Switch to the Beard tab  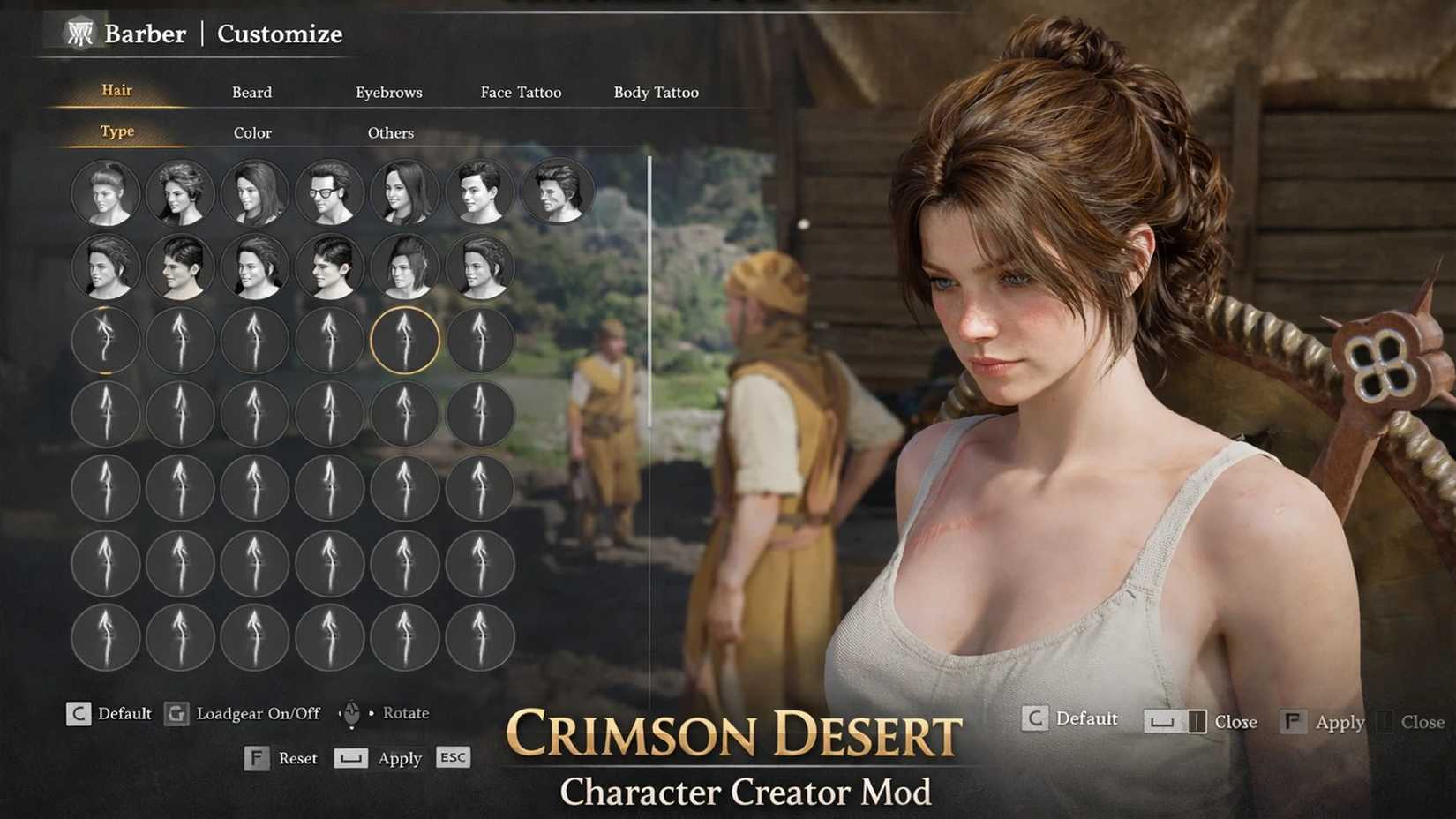pos(251,92)
